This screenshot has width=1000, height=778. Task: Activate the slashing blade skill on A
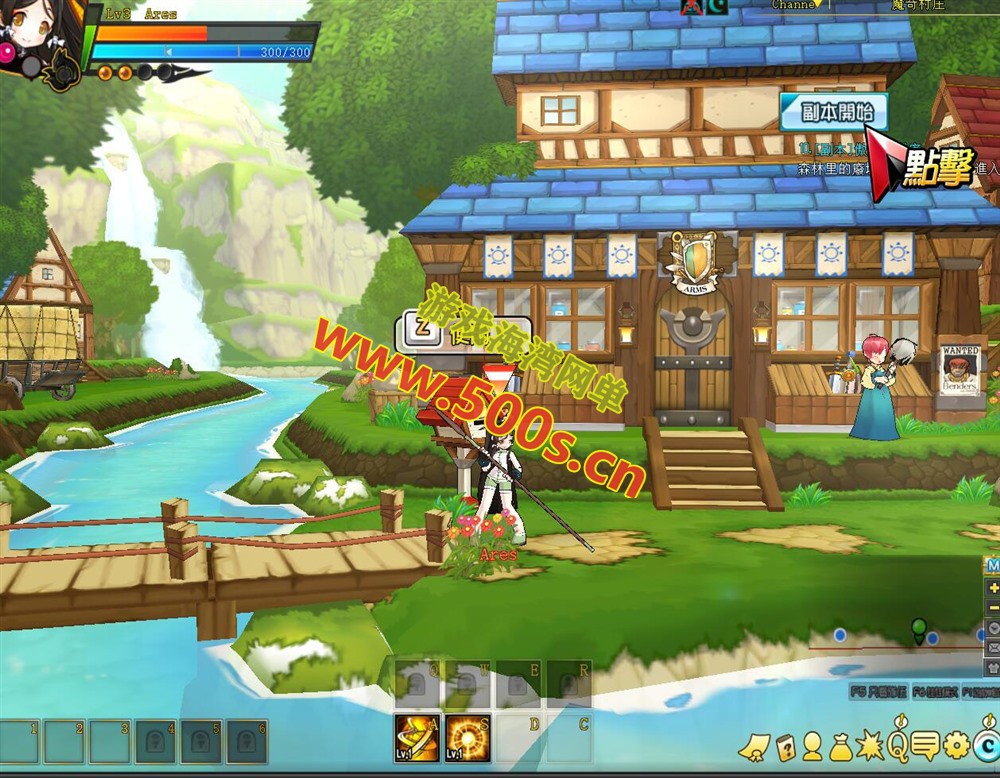coord(416,738)
